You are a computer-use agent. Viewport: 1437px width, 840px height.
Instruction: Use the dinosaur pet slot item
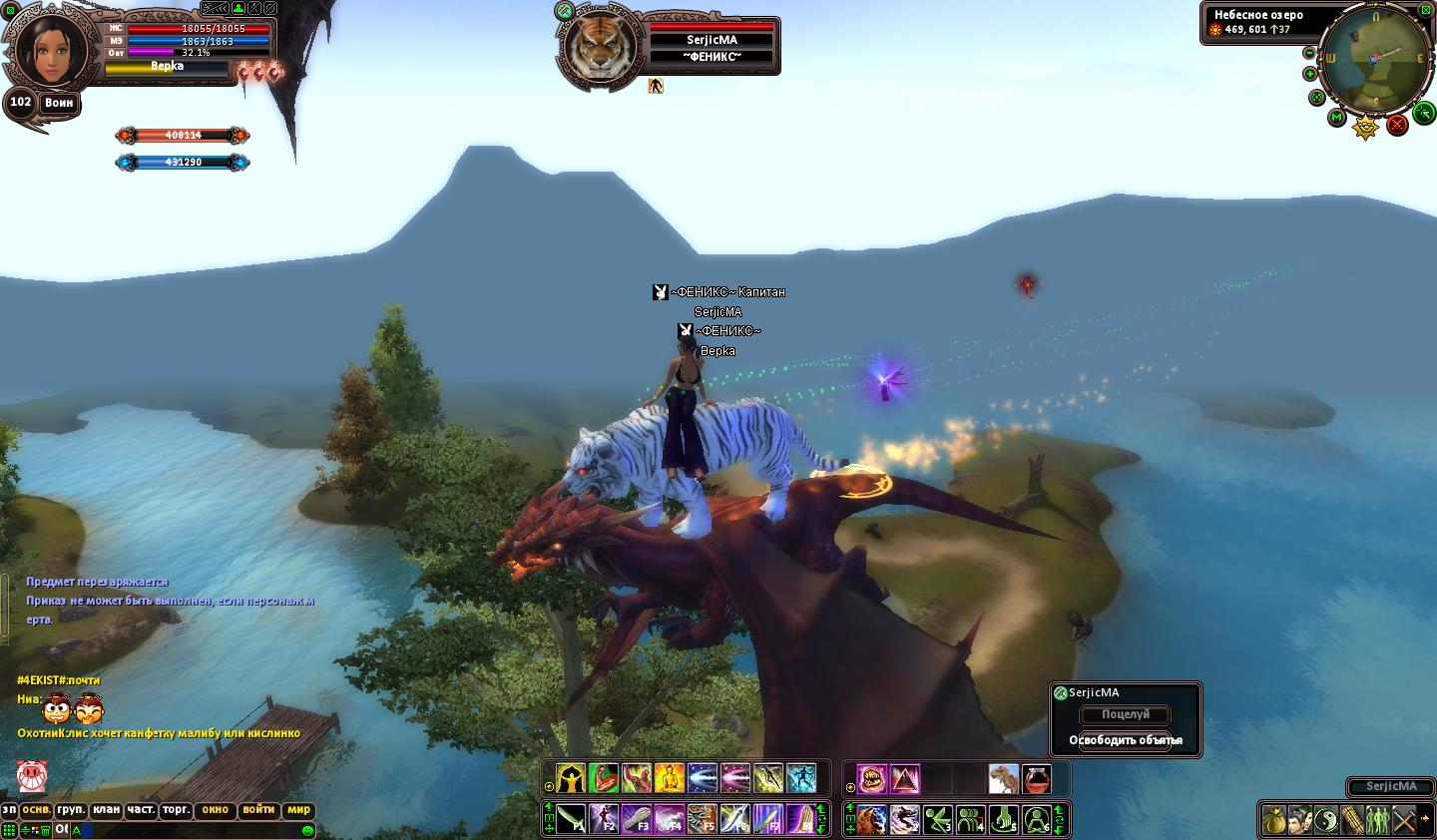tap(1003, 778)
